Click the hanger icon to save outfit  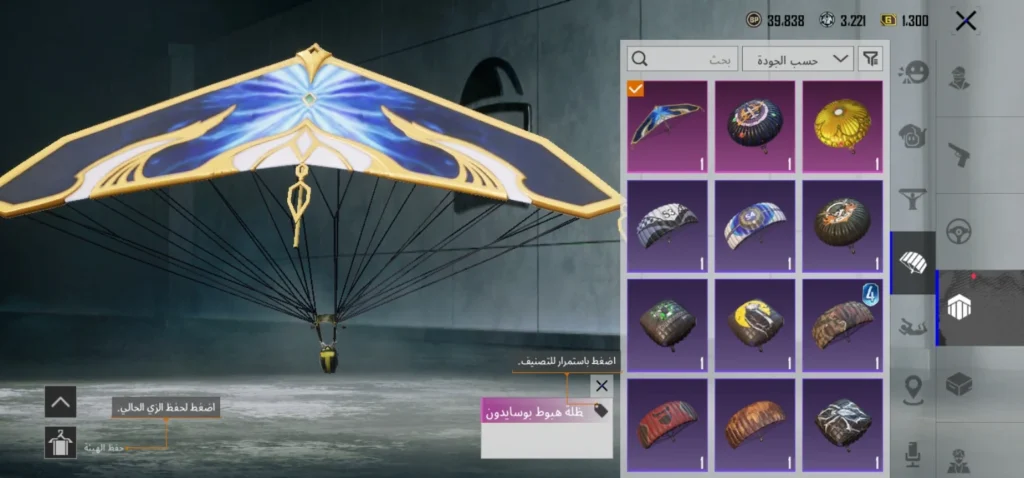point(60,442)
